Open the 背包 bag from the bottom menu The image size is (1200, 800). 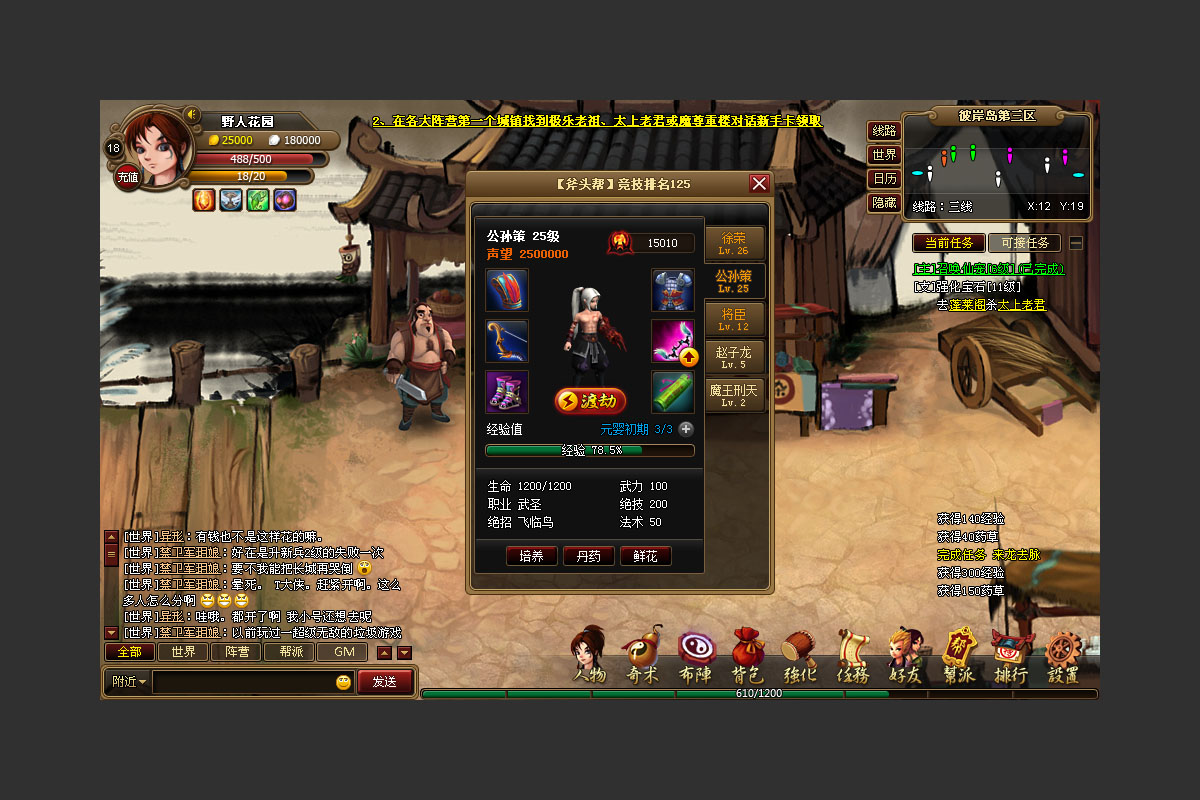tap(747, 657)
